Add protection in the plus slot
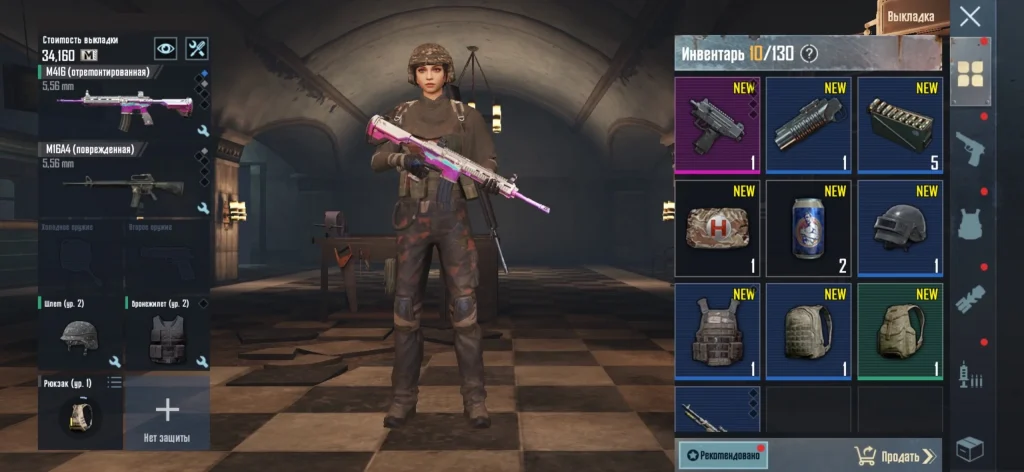The width and height of the screenshot is (1024, 472). pyautogui.click(x=167, y=411)
